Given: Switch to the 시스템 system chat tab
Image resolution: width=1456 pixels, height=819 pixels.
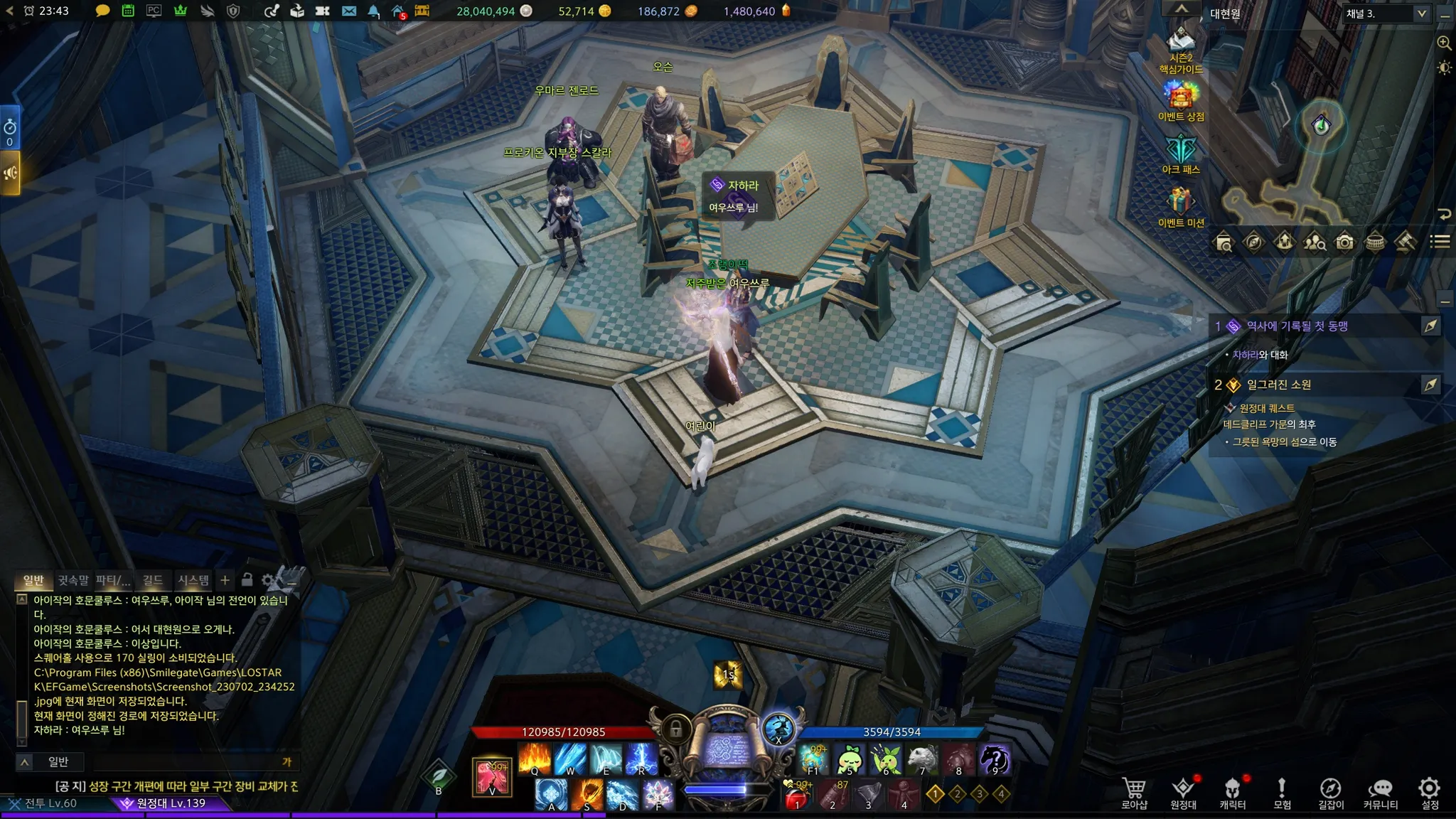Looking at the screenshot, I should click(x=193, y=580).
